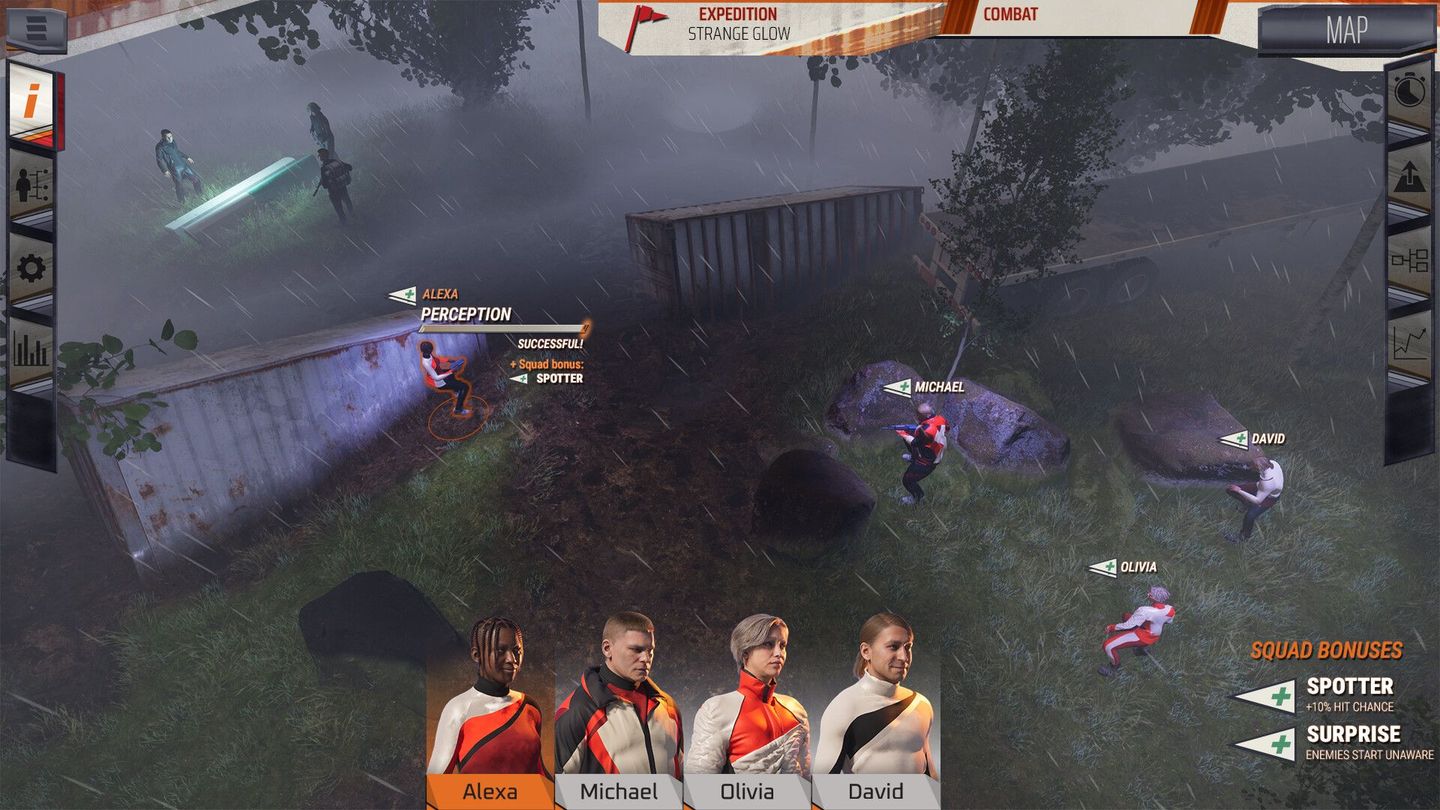Open the tech tree flowchart panel

(1410, 258)
